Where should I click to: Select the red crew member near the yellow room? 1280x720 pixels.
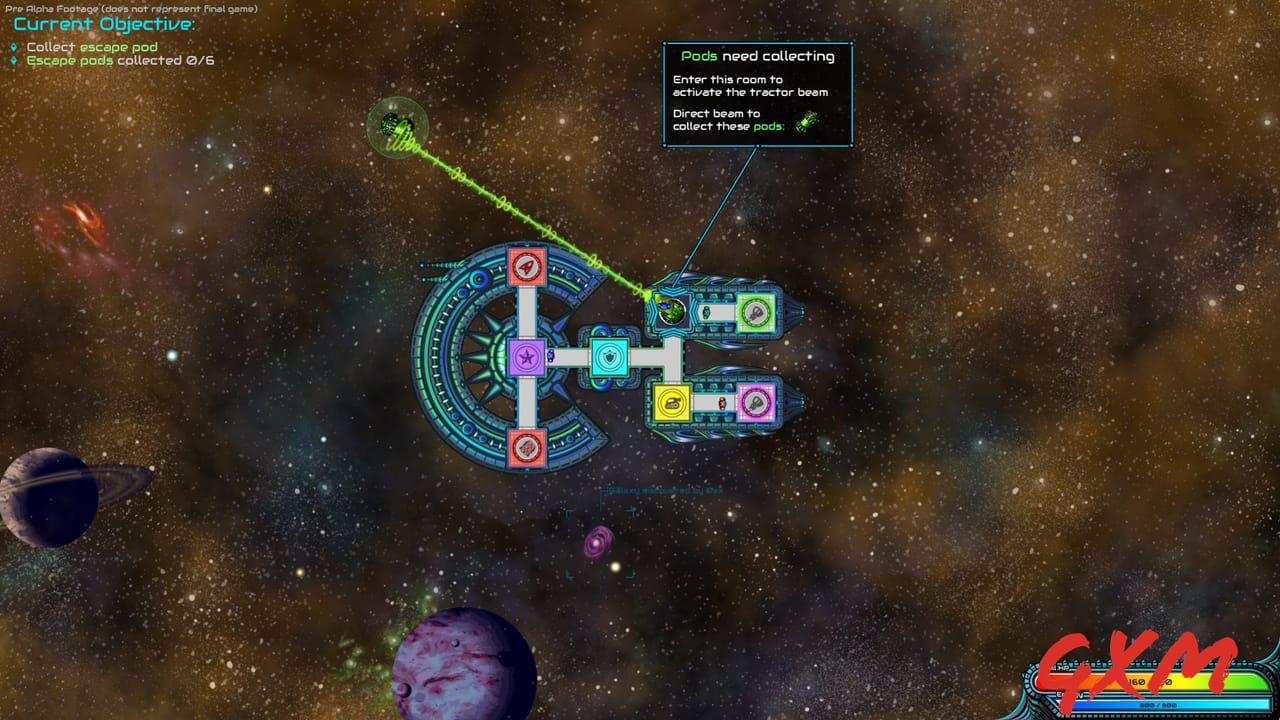pyautogui.click(x=722, y=404)
